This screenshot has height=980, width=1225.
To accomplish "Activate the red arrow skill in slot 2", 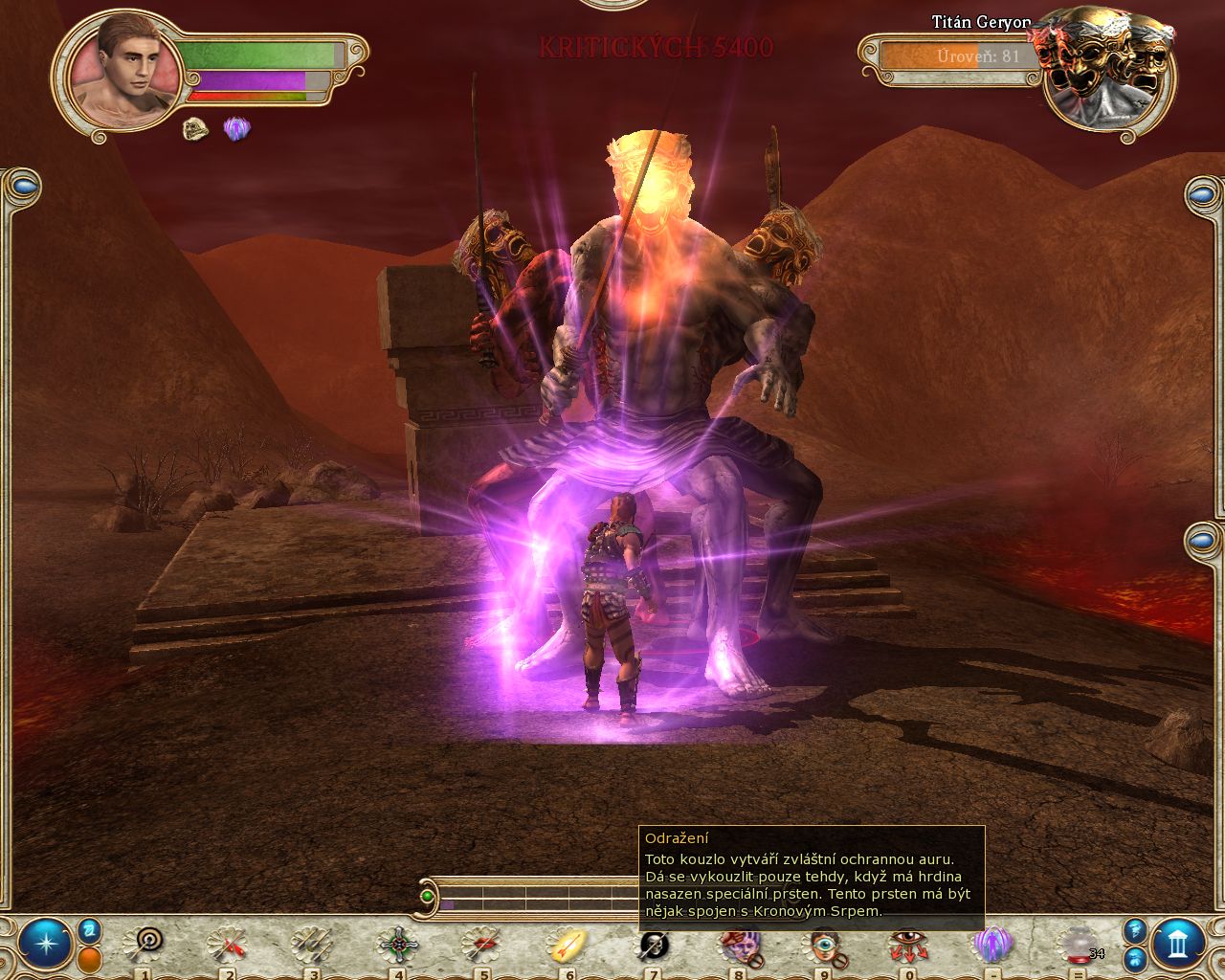I will click(230, 945).
